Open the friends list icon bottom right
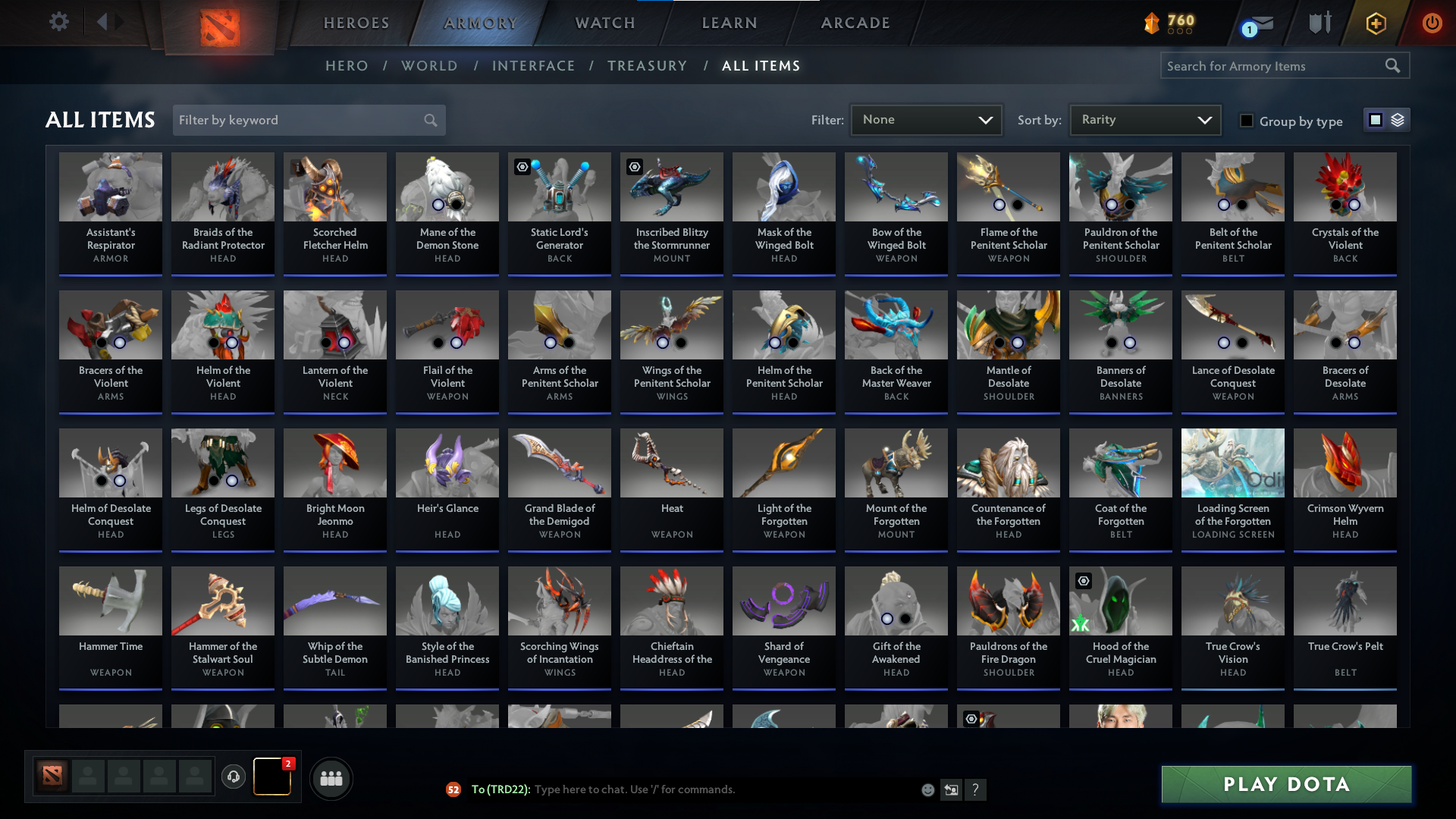 coord(331,778)
